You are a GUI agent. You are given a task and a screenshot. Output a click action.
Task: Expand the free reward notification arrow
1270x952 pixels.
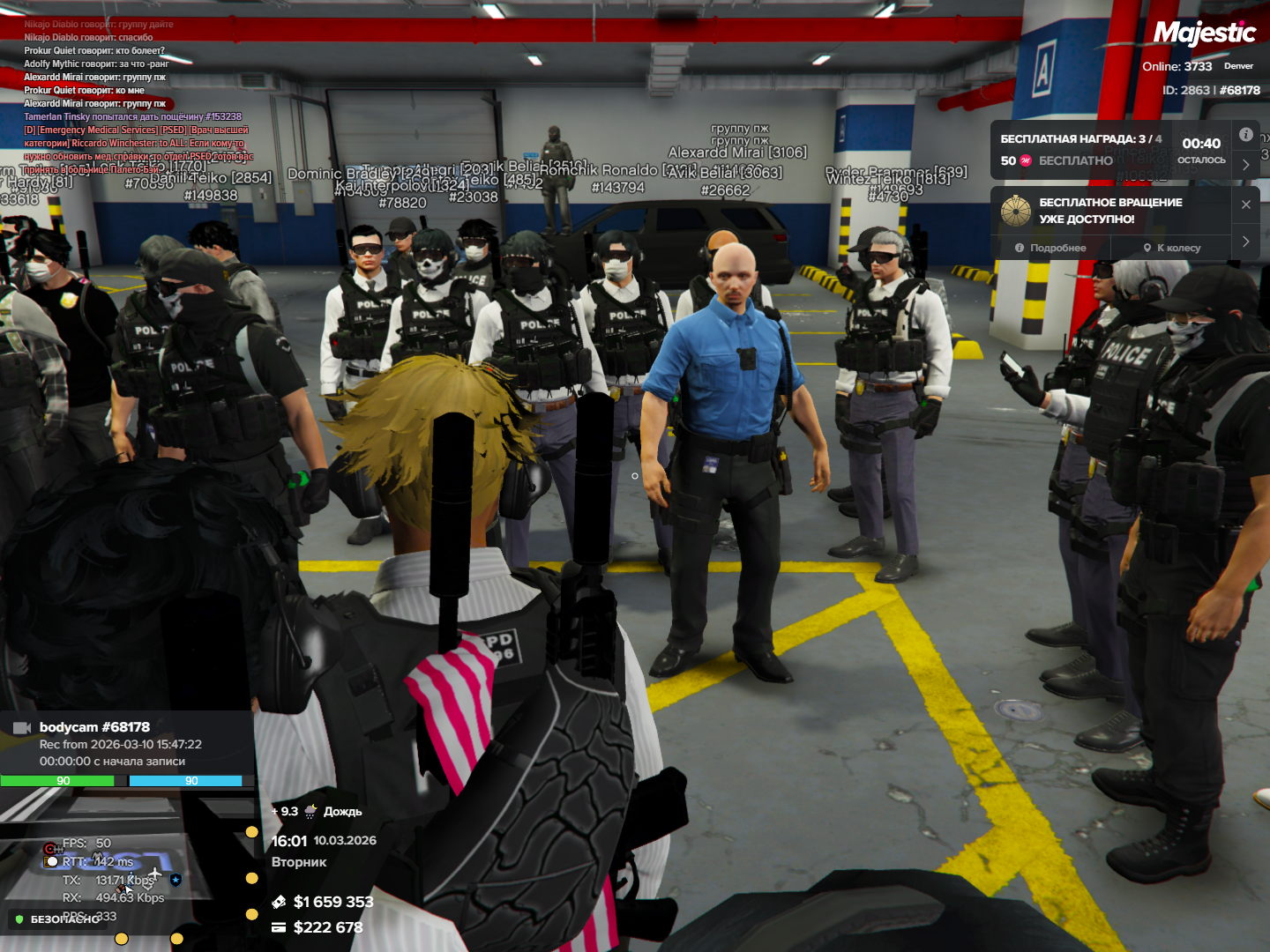pos(1245,164)
